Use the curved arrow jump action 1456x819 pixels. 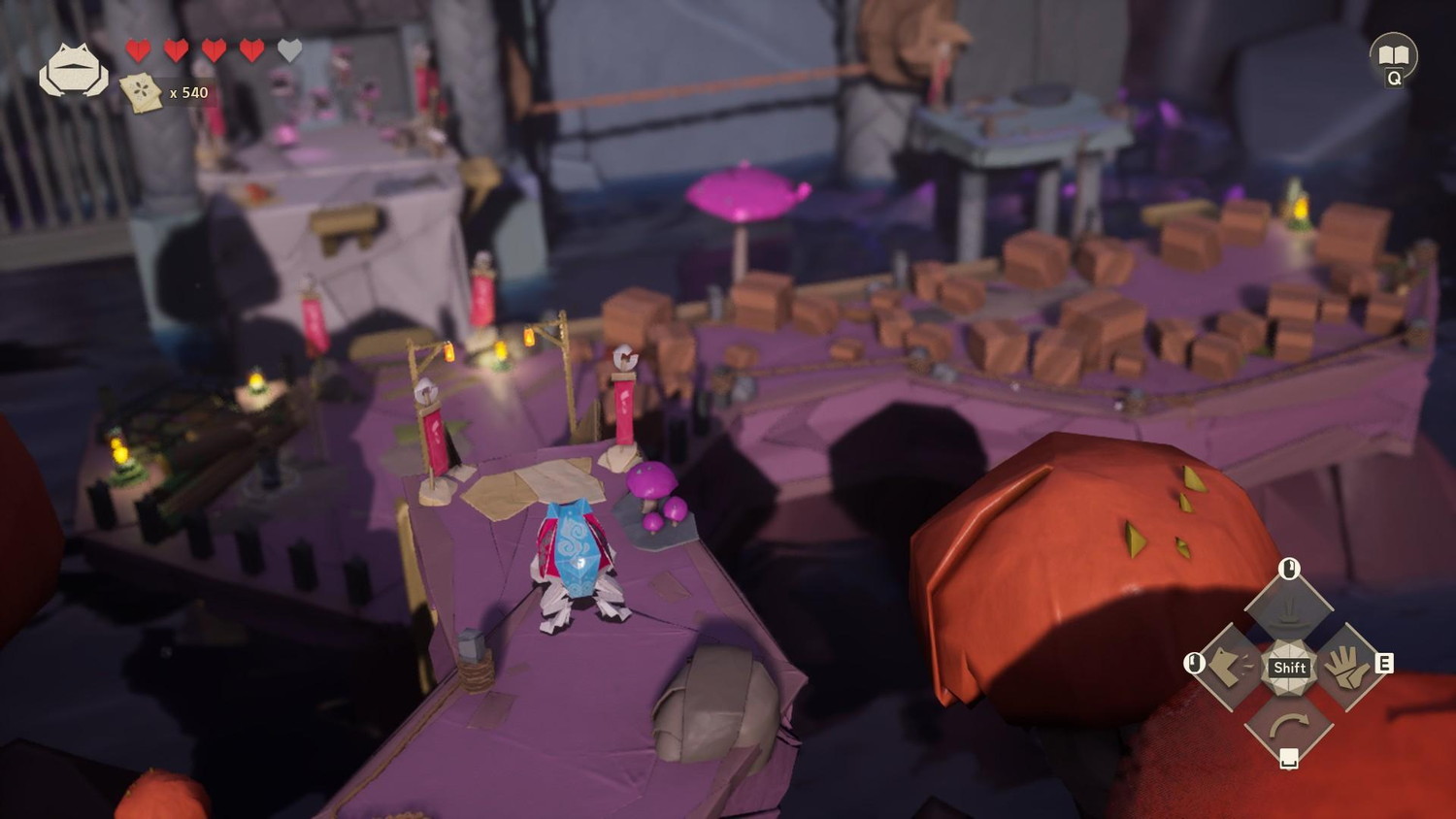click(1289, 723)
